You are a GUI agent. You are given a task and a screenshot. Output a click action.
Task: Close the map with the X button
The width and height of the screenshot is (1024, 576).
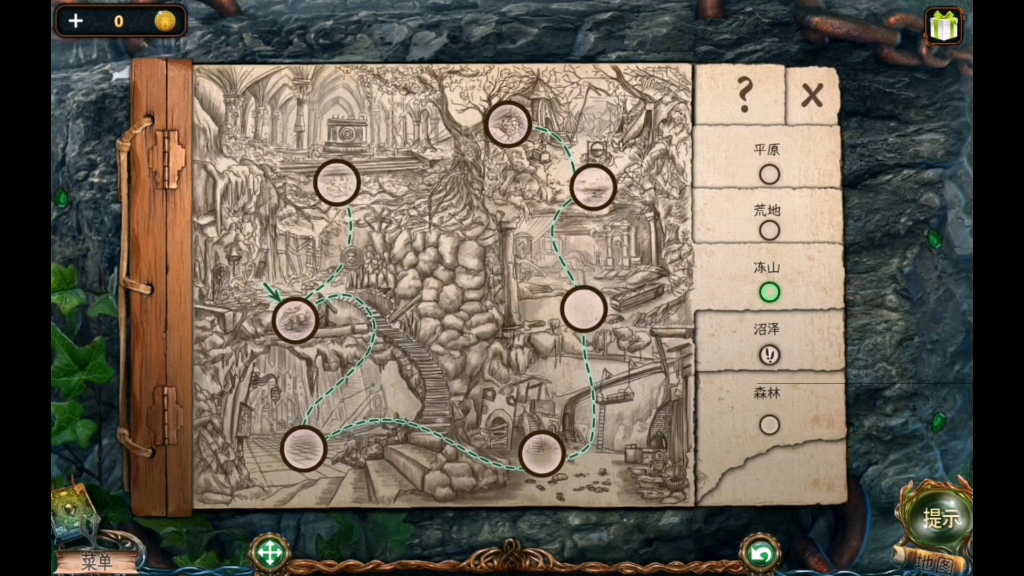coord(812,96)
